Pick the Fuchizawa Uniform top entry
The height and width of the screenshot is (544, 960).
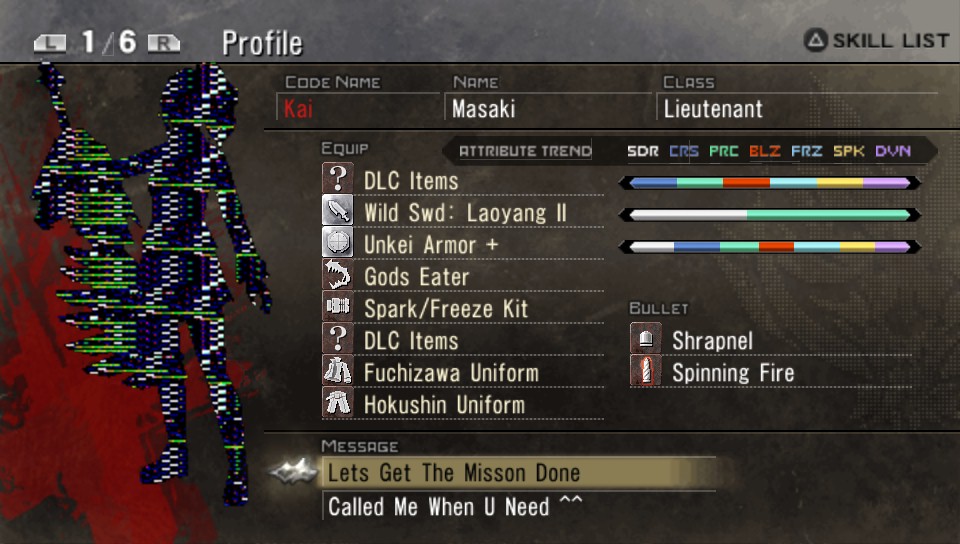click(450, 373)
